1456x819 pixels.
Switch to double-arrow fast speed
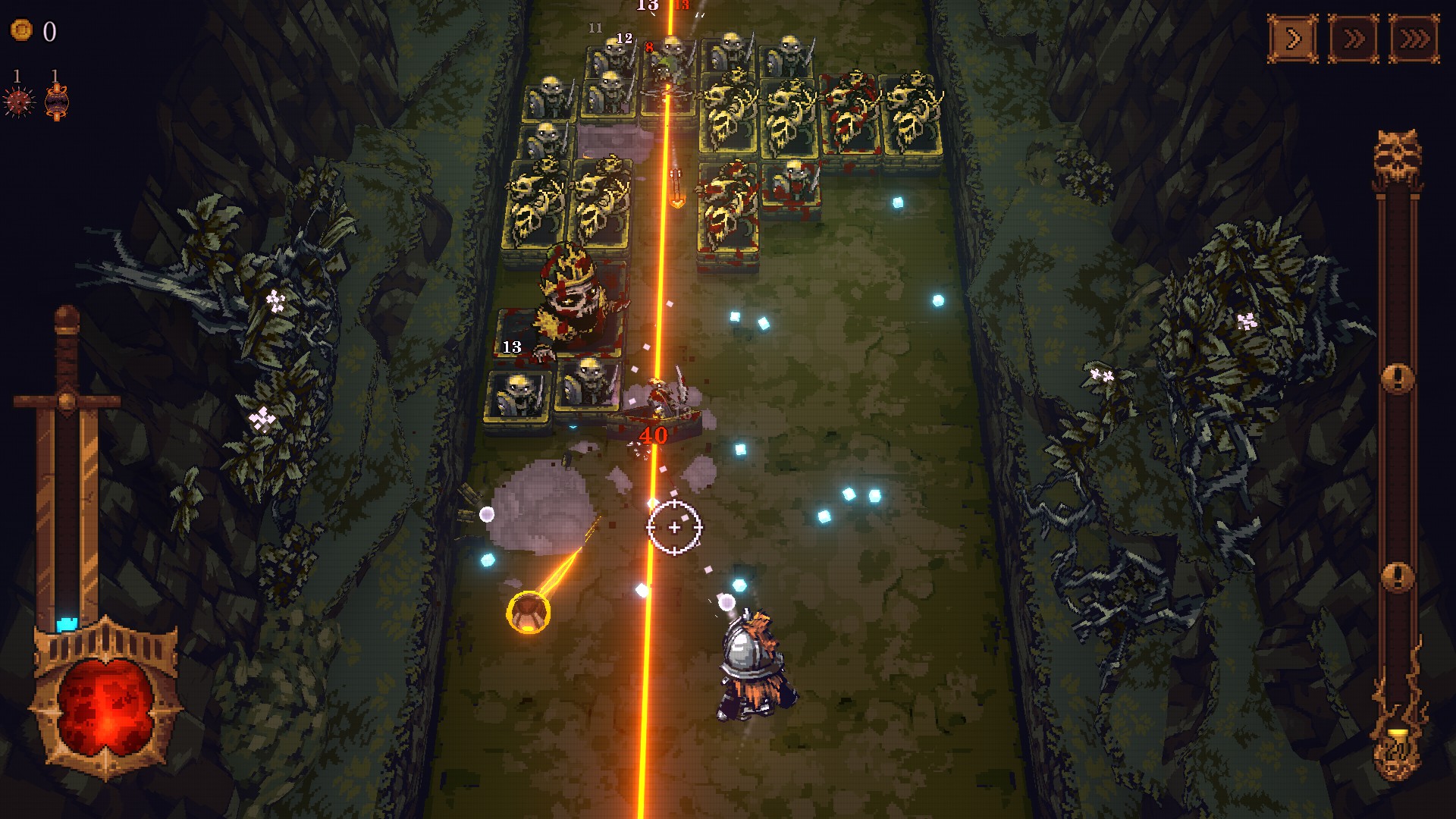tap(1354, 38)
